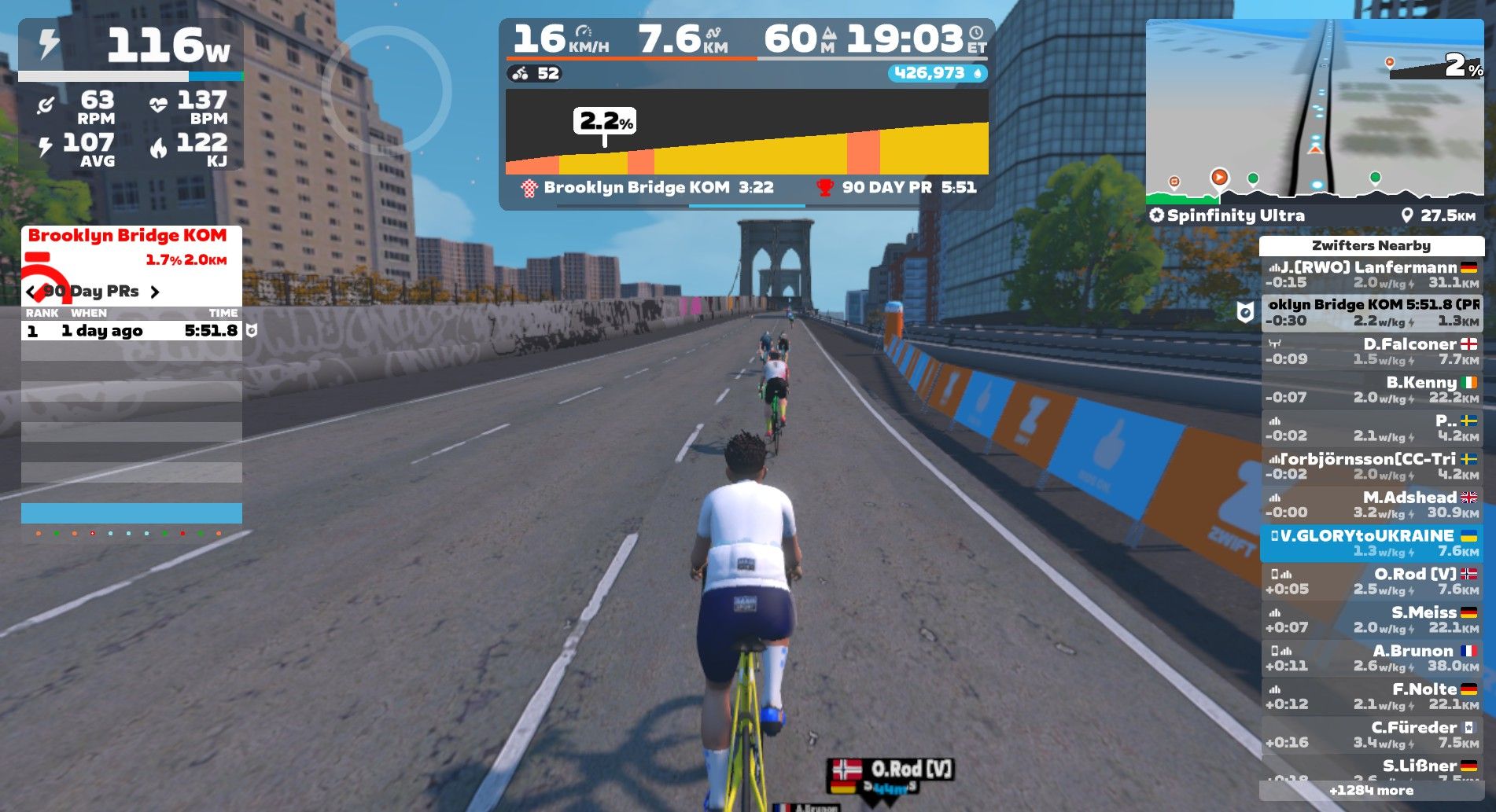Select rider F.Nolte from the list
The width and height of the screenshot is (1496, 812).
pyautogui.click(x=1371, y=696)
